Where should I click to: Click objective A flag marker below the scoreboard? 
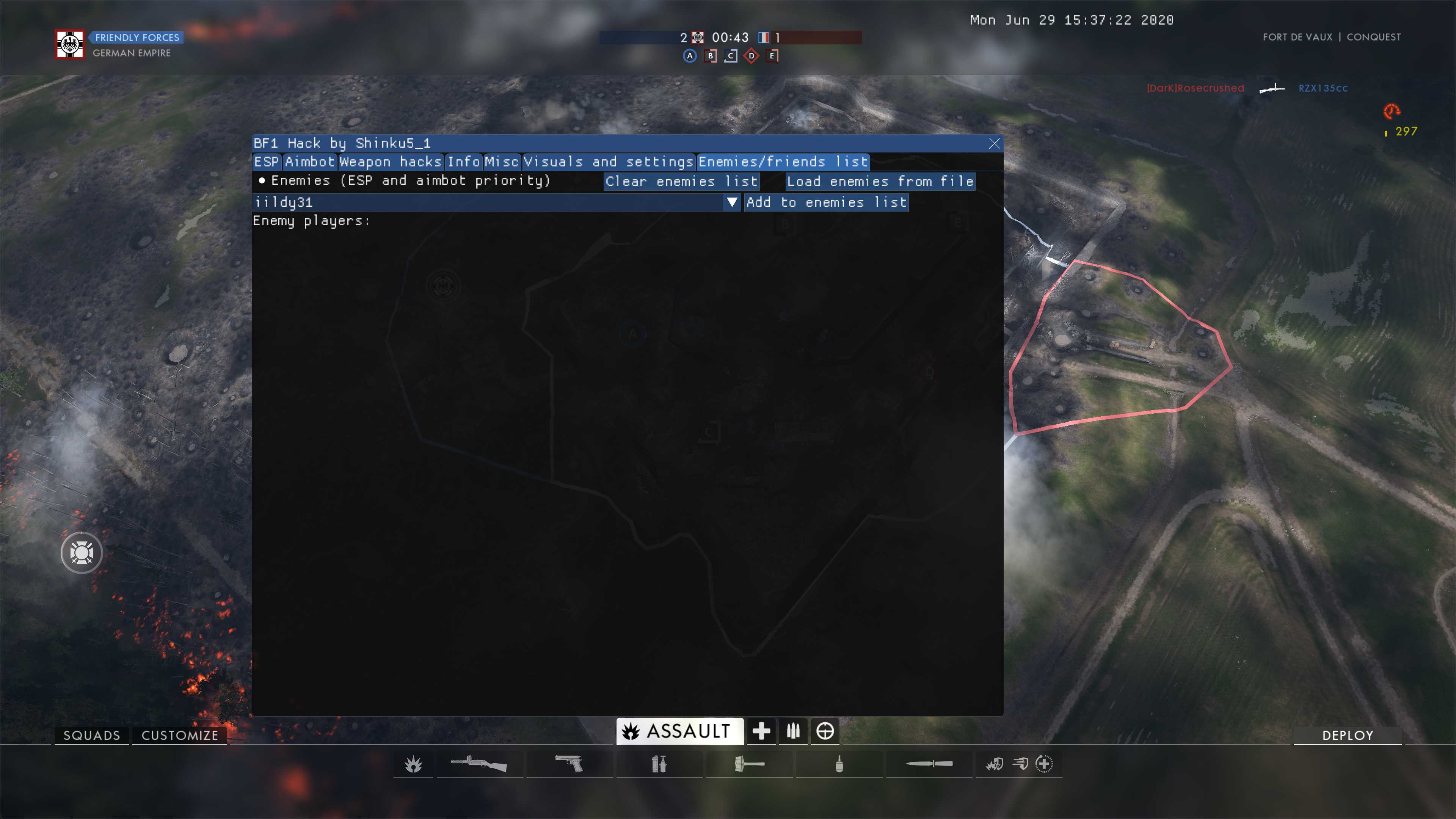(x=690, y=56)
